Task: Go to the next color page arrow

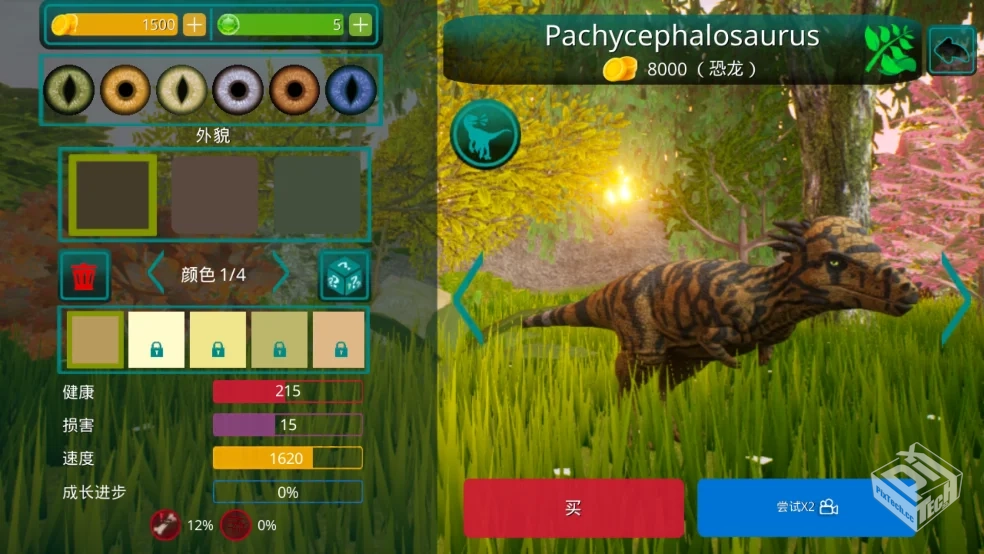Action: coord(281,274)
